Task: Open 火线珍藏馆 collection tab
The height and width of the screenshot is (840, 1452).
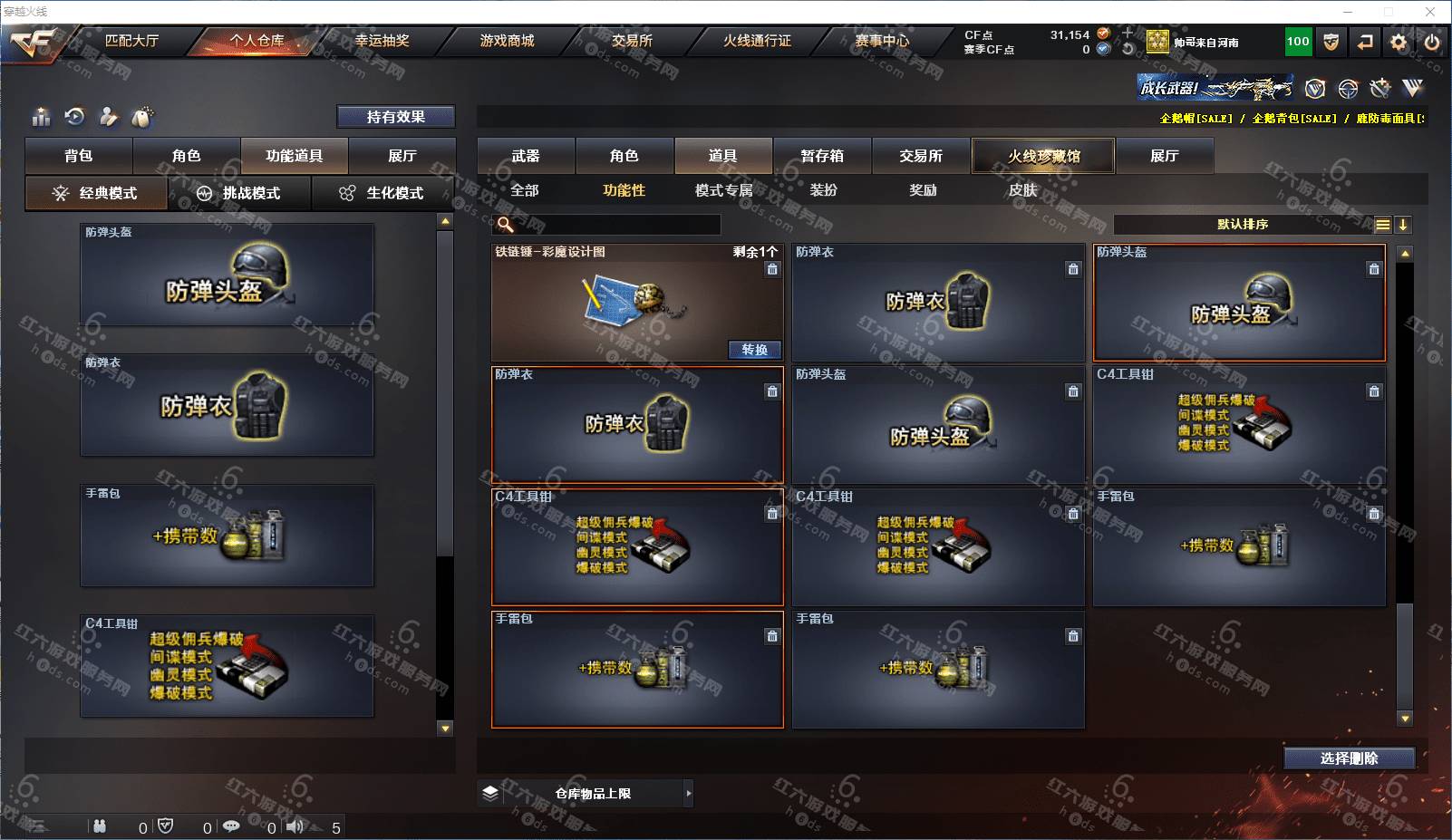Action: pos(1043,156)
